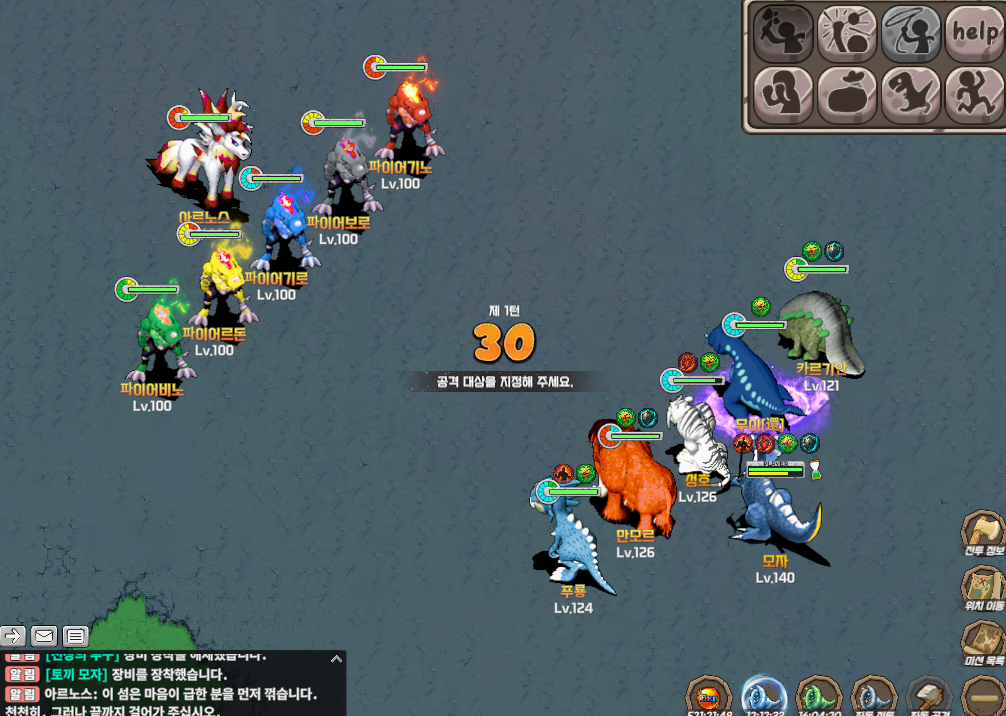Open the mail envelope button

[x=44, y=635]
